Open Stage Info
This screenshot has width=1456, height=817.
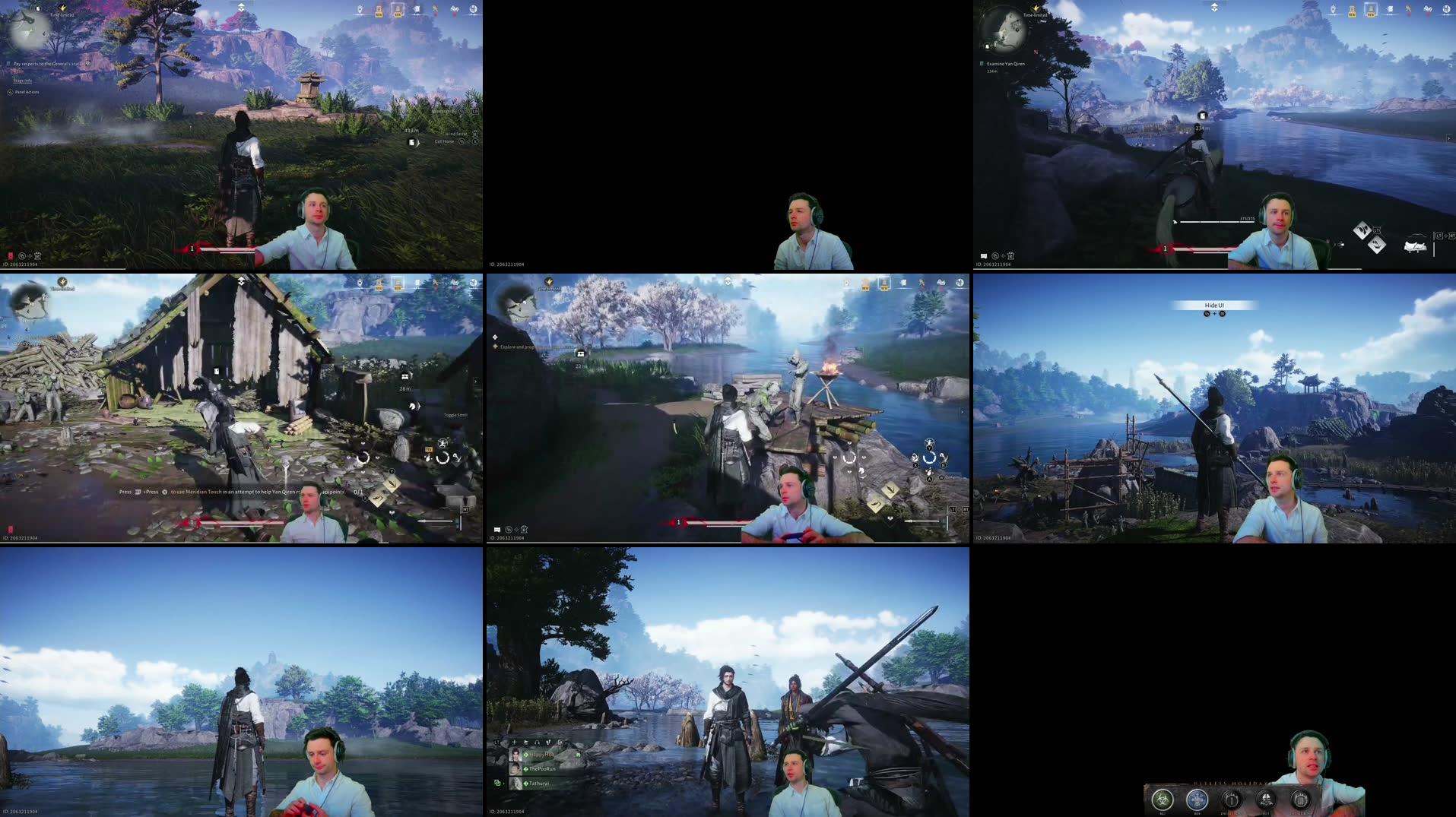point(22,81)
